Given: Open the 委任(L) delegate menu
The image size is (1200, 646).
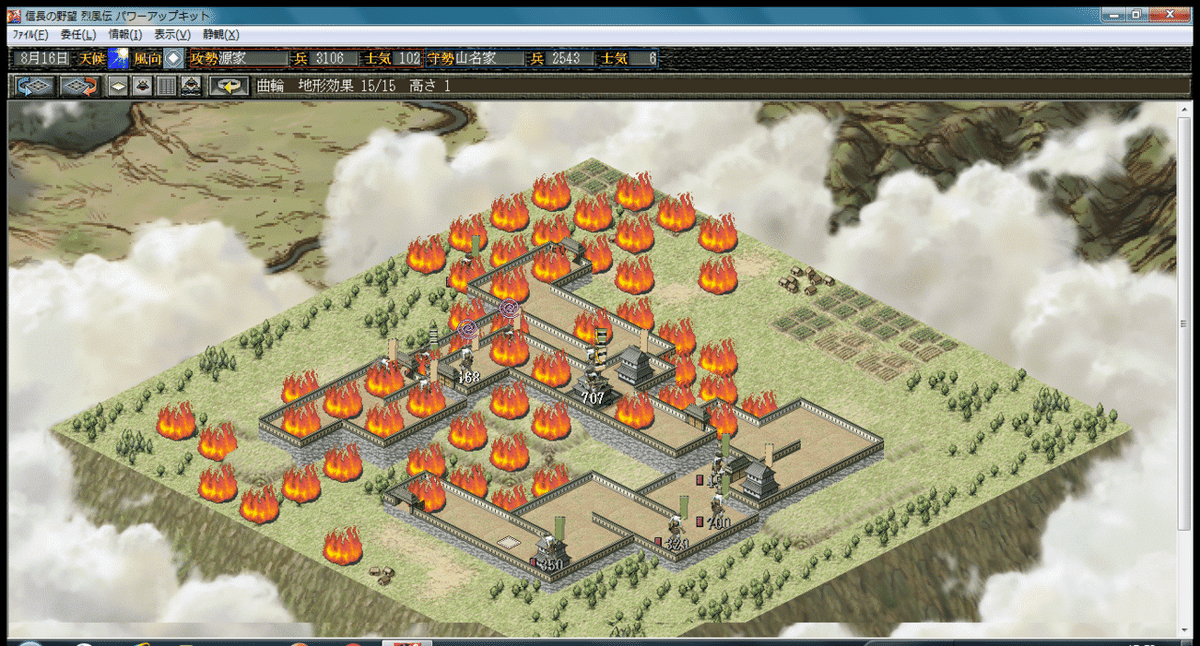Looking at the screenshot, I should [78, 34].
